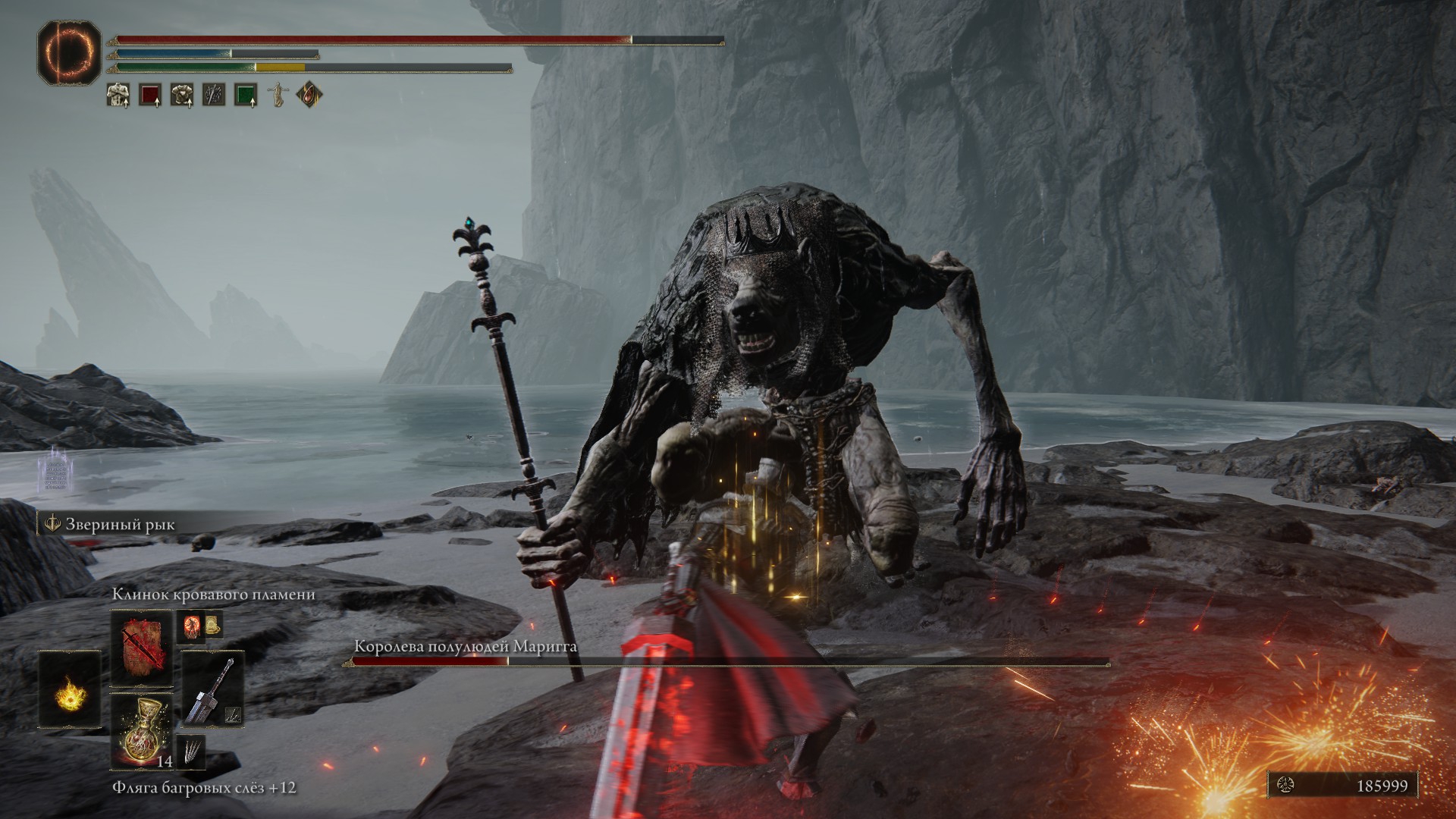This screenshot has height=819, width=1456.
Task: Inspect the golden statue status icon
Action: [278, 95]
